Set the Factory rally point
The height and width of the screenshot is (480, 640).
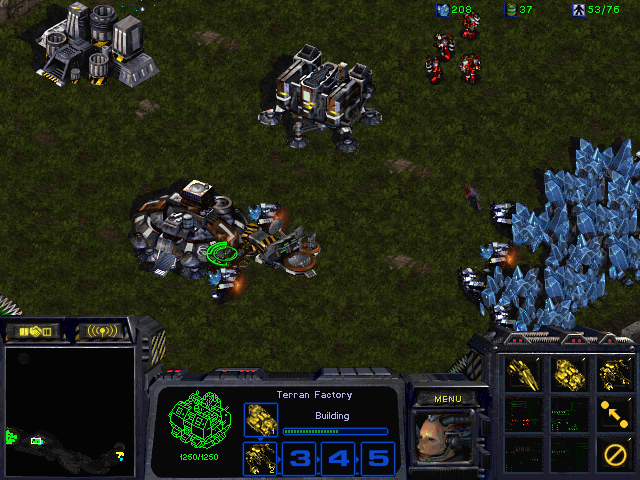(x=615, y=411)
